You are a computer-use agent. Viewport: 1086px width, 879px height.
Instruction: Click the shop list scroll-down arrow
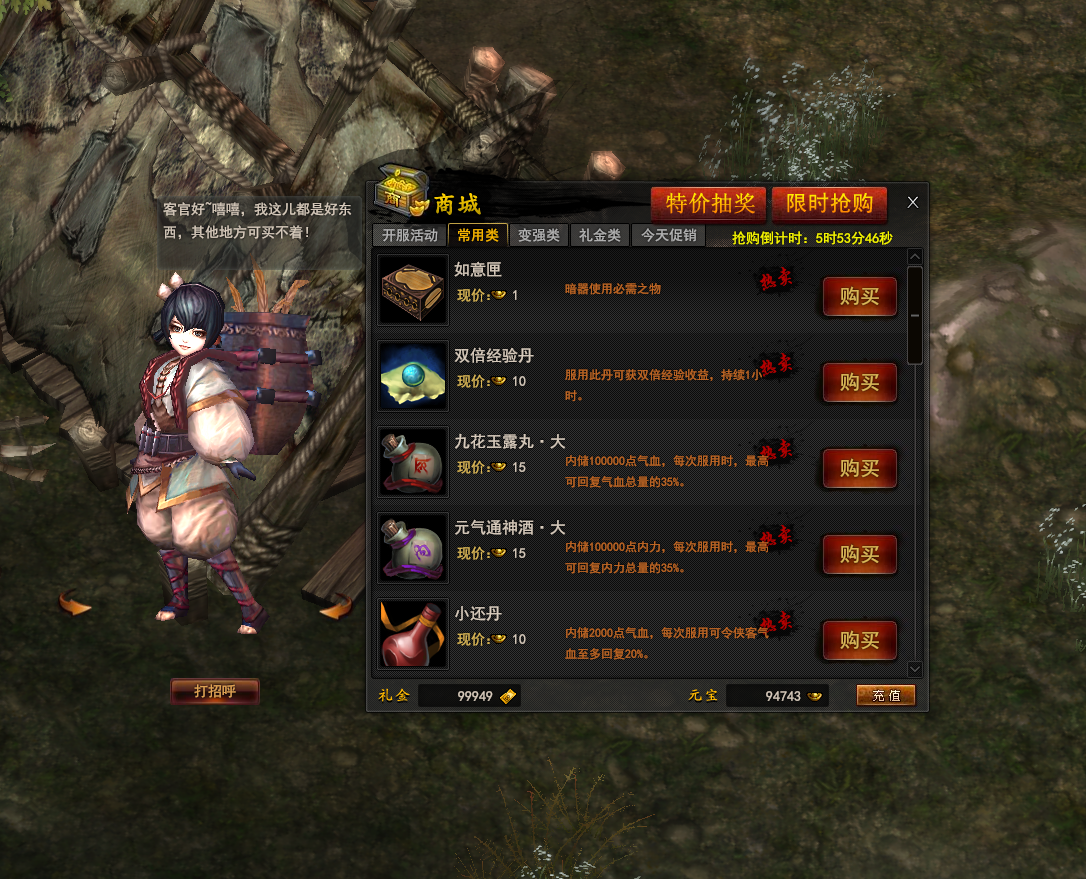click(x=915, y=668)
